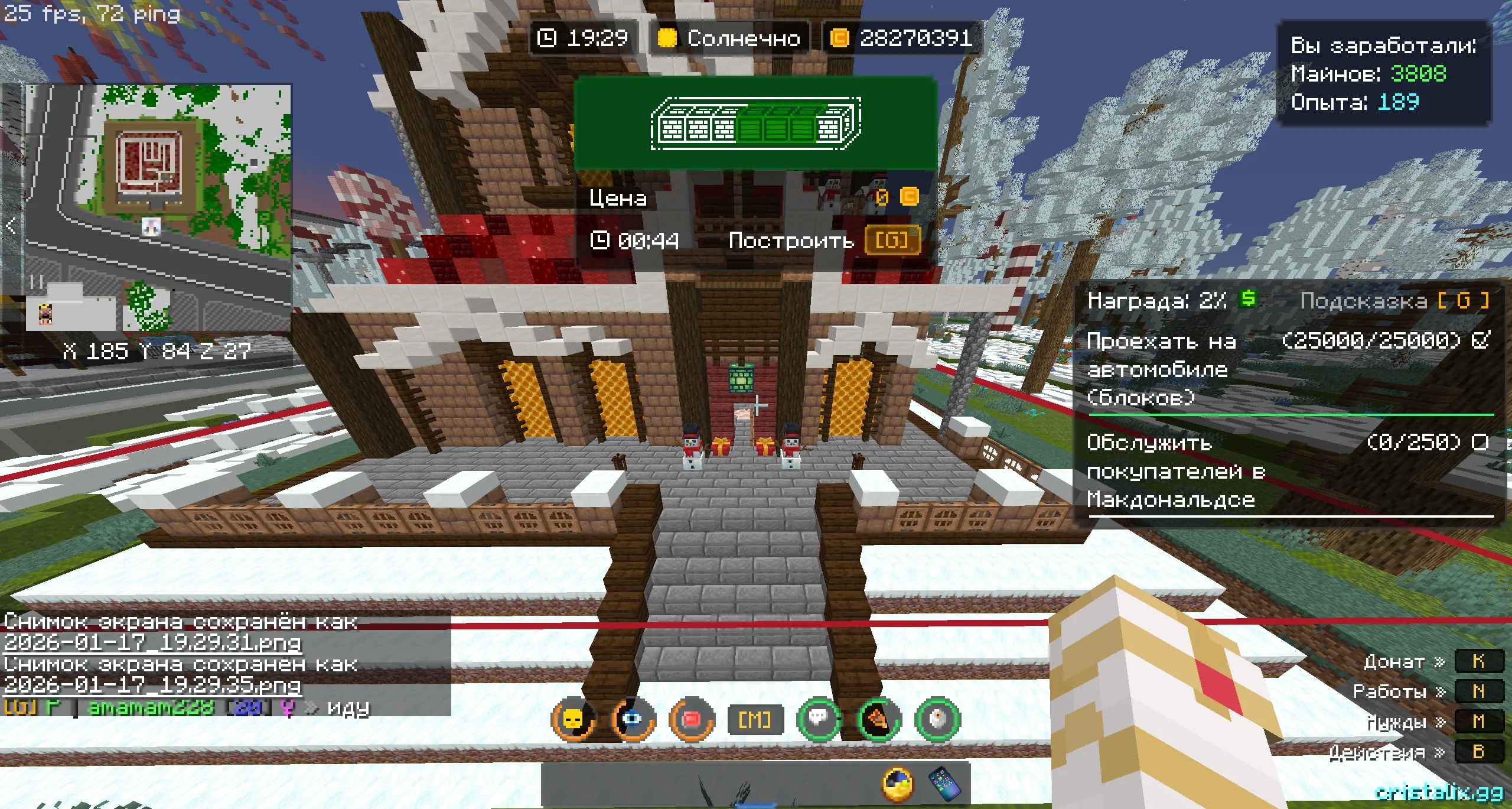Select the red button need icon
1512x809 pixels.
click(x=691, y=719)
